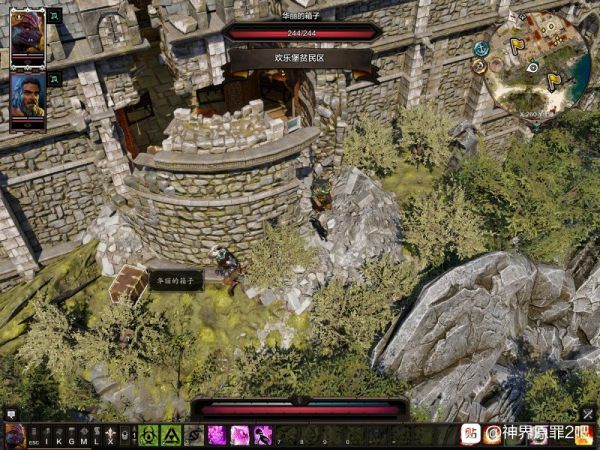The image size is (600, 450).
Task: Select the blue-haired human party portrait
Action: tap(28, 97)
